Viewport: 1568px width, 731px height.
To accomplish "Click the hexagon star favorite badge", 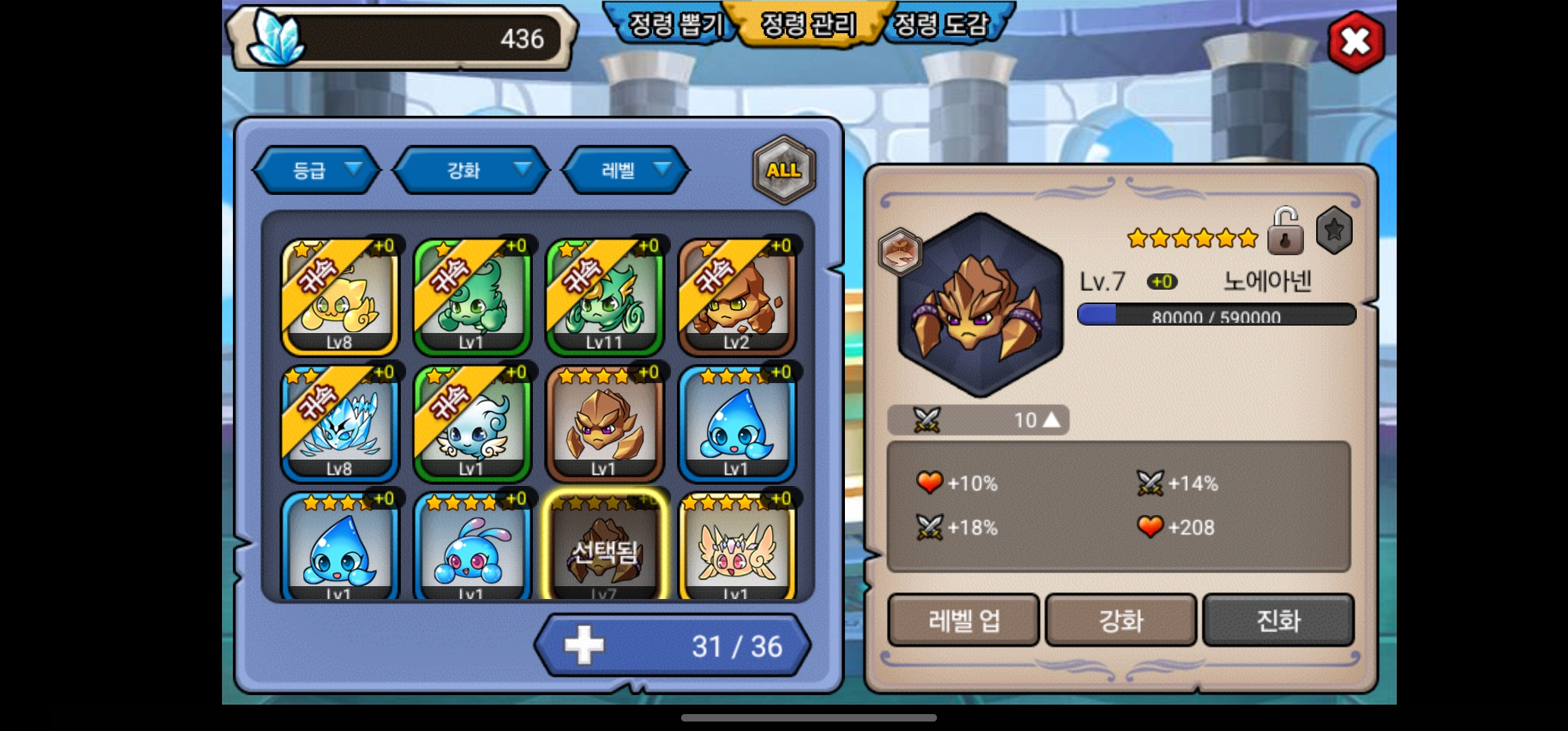I will (x=1334, y=231).
